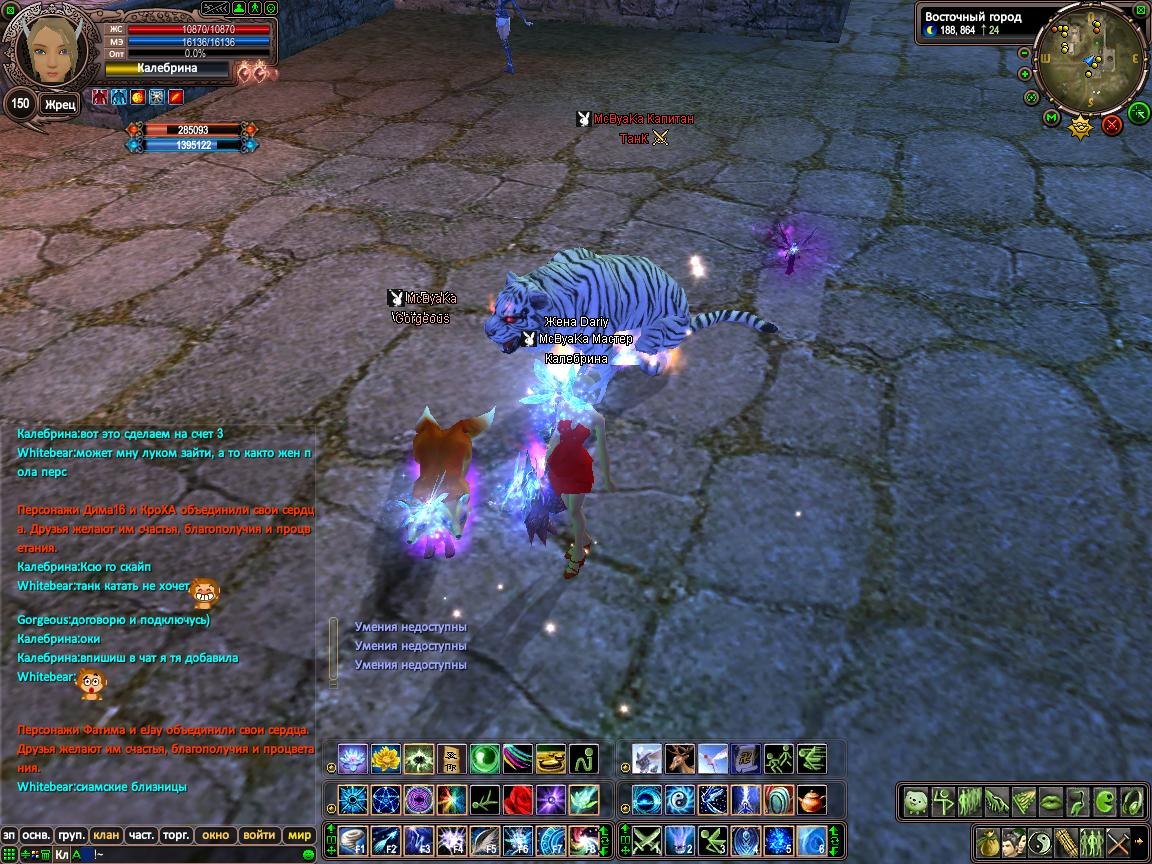This screenshot has width=1152, height=864.
Task: Use the red rose item on the hotbar
Action: (x=518, y=800)
